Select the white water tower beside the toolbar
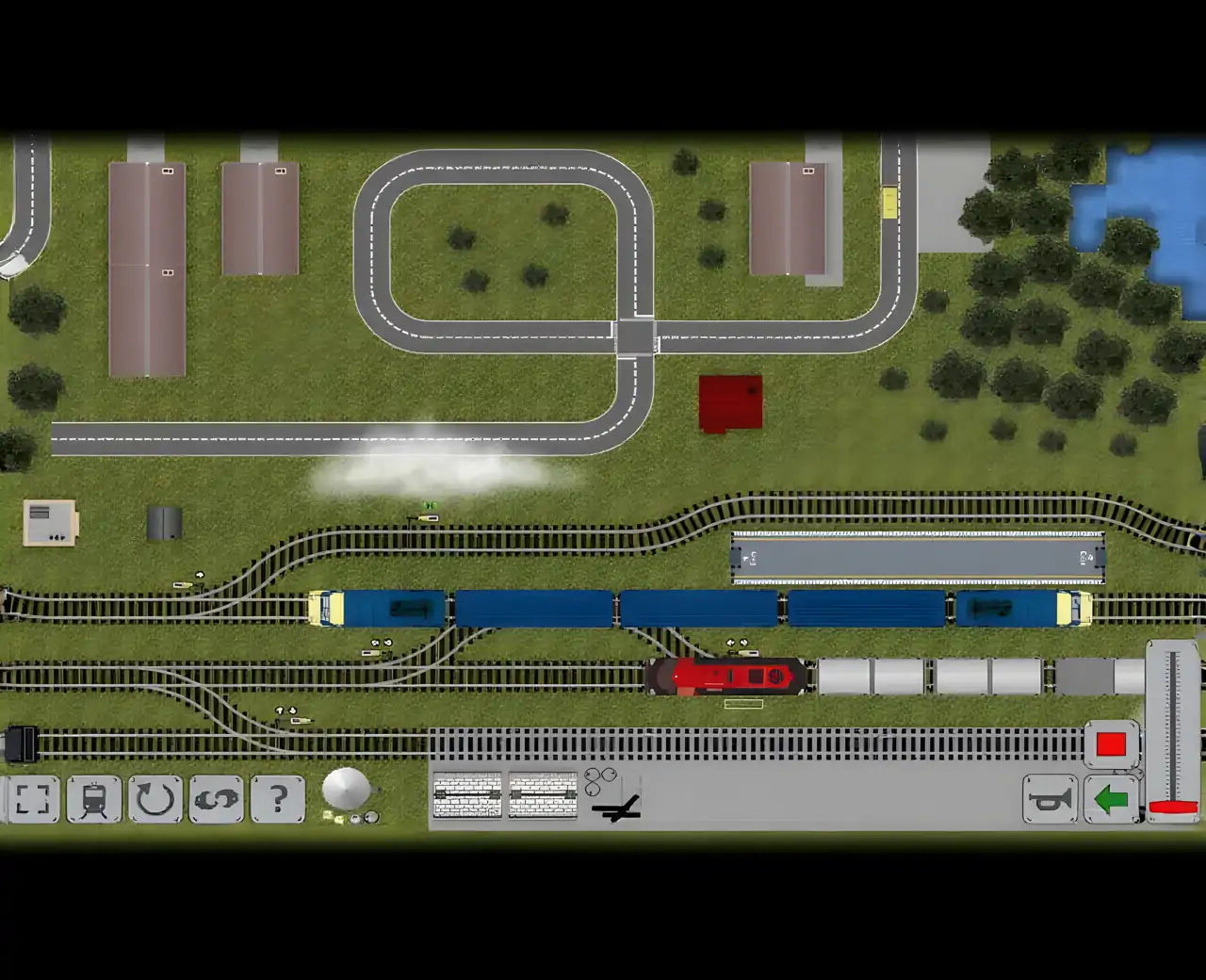 tap(349, 790)
